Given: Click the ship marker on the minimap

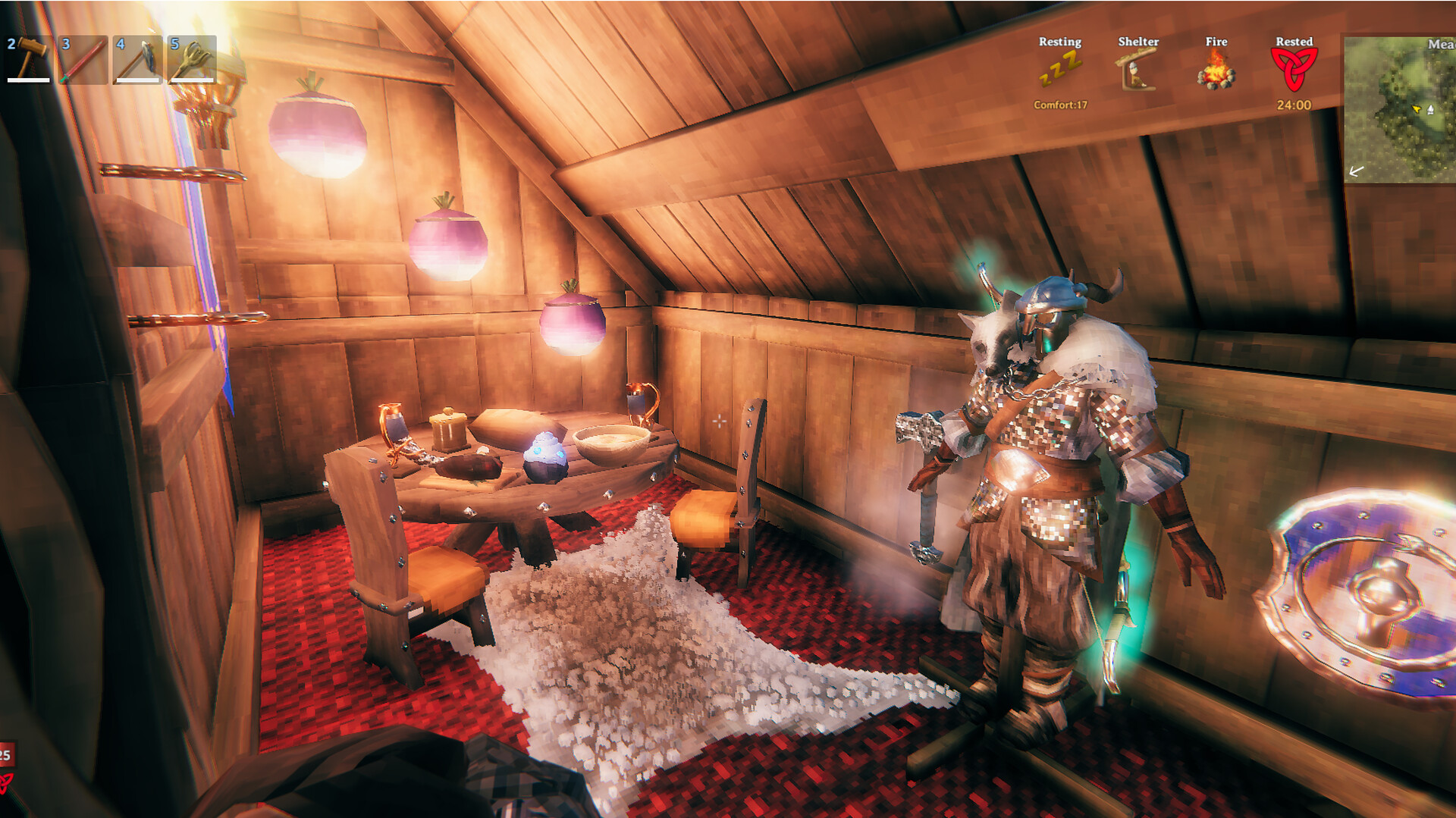Looking at the screenshot, I should tap(1430, 109).
